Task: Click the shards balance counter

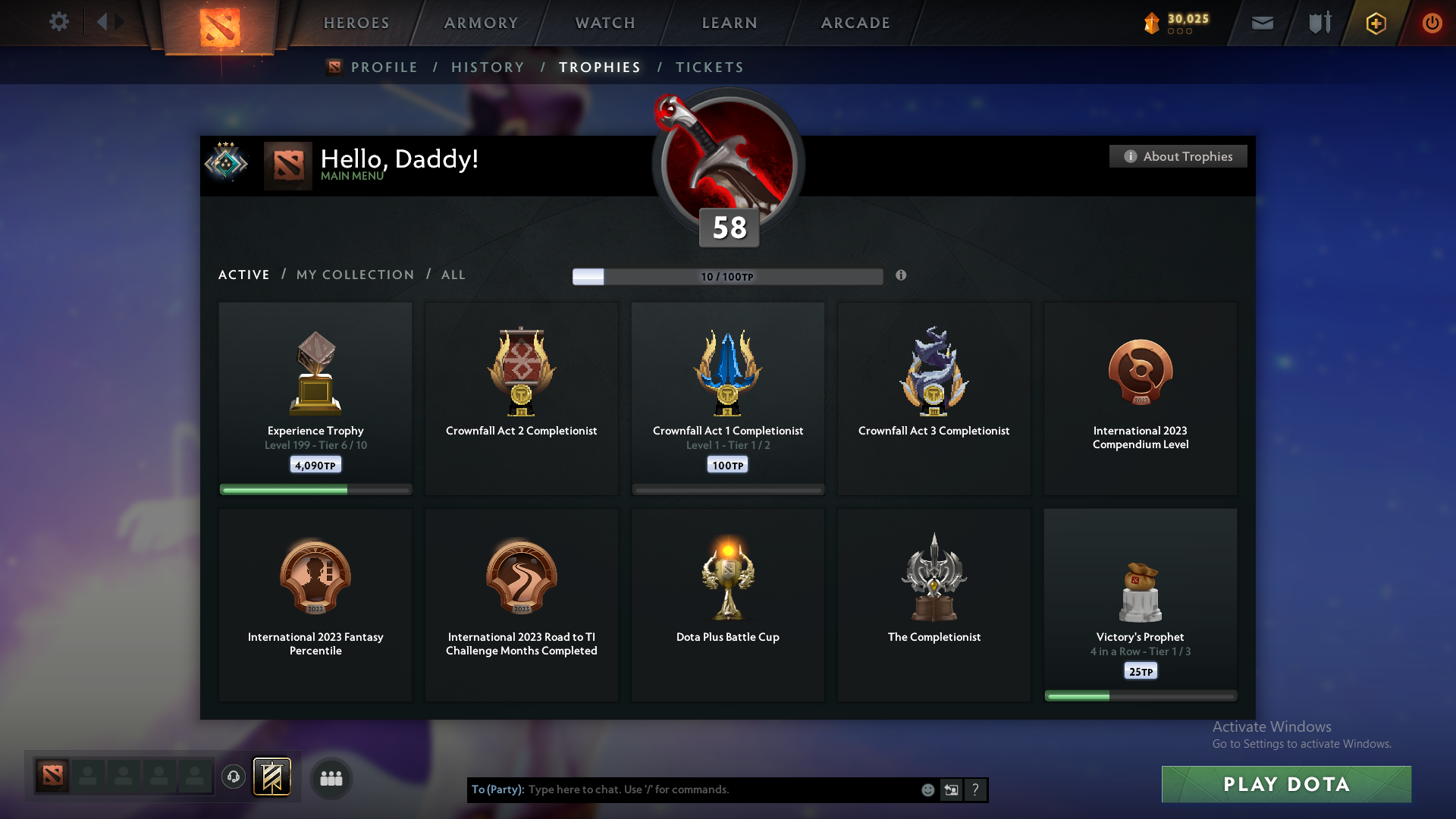Action: 1175,22
